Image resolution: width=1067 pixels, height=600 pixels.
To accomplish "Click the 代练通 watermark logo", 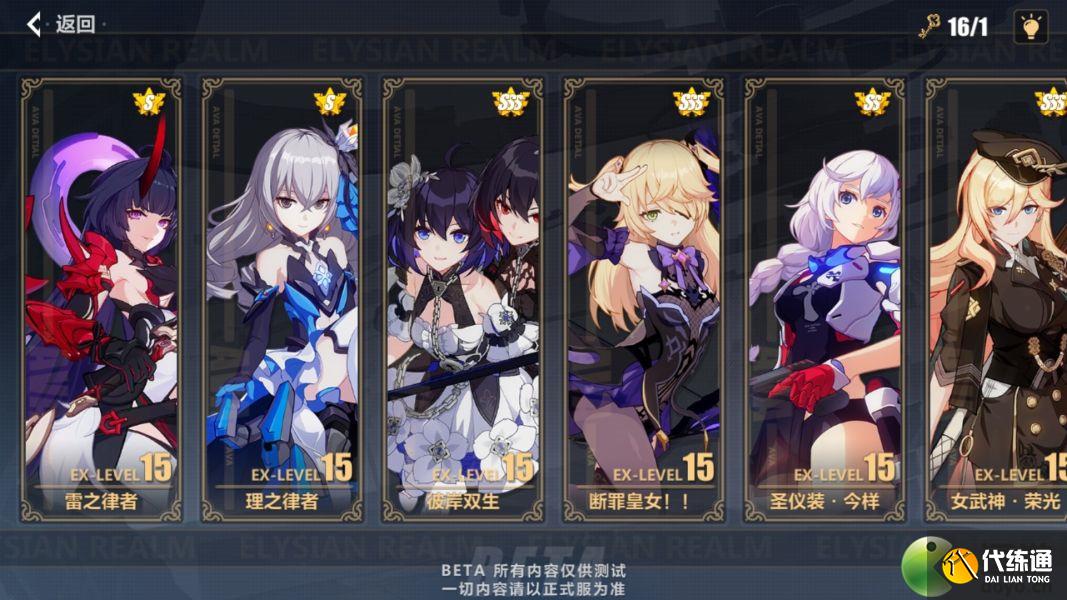I will pos(983,566).
